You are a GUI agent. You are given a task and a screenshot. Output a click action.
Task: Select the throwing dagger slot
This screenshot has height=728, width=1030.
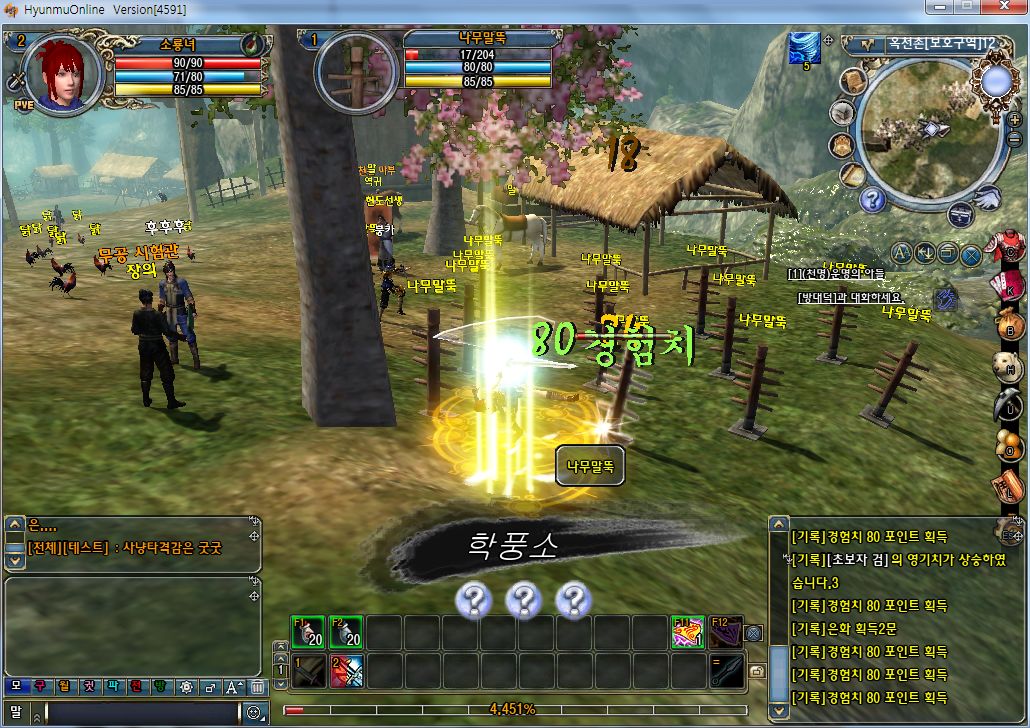tap(726, 671)
